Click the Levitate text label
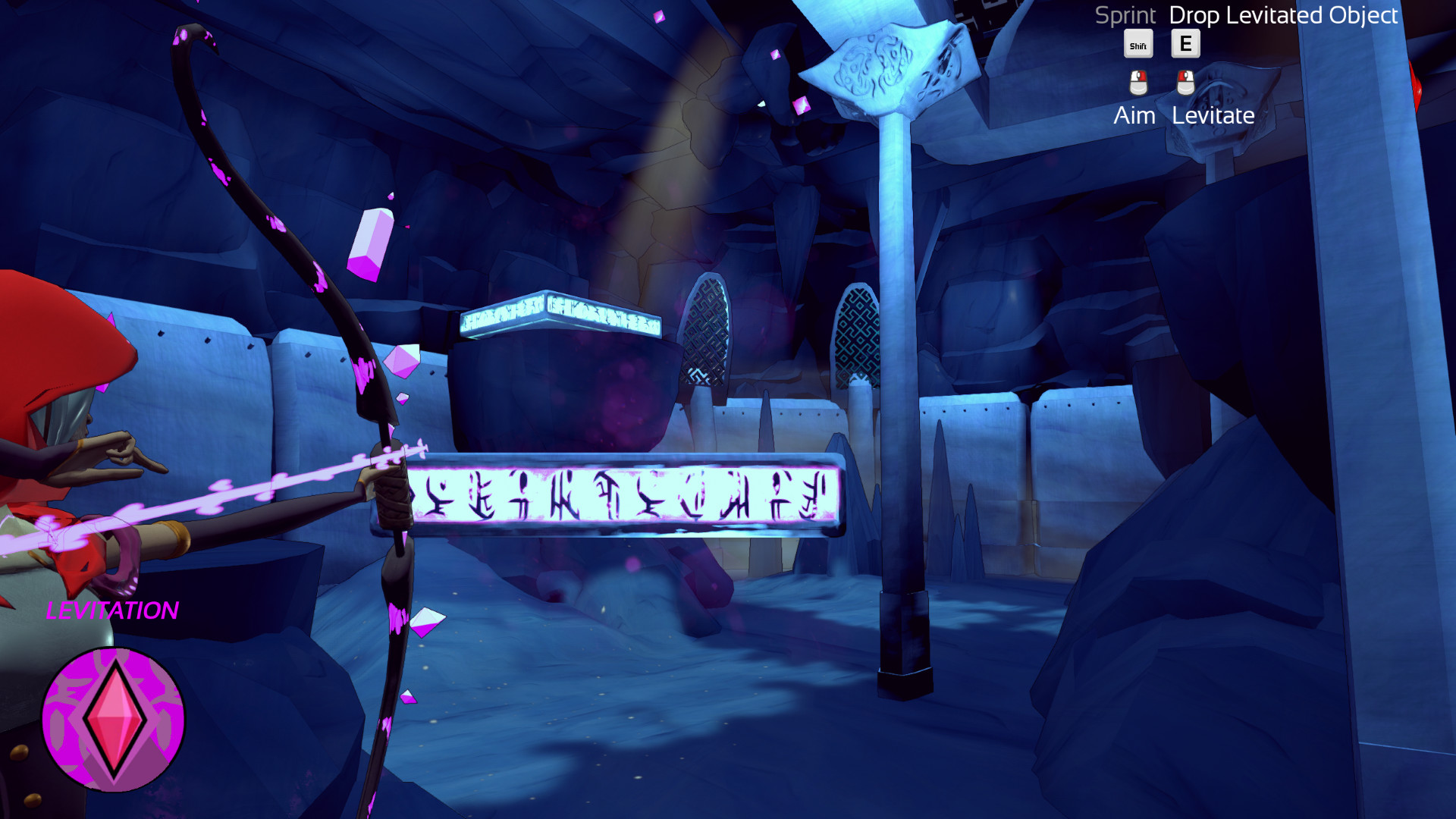 point(1213,115)
